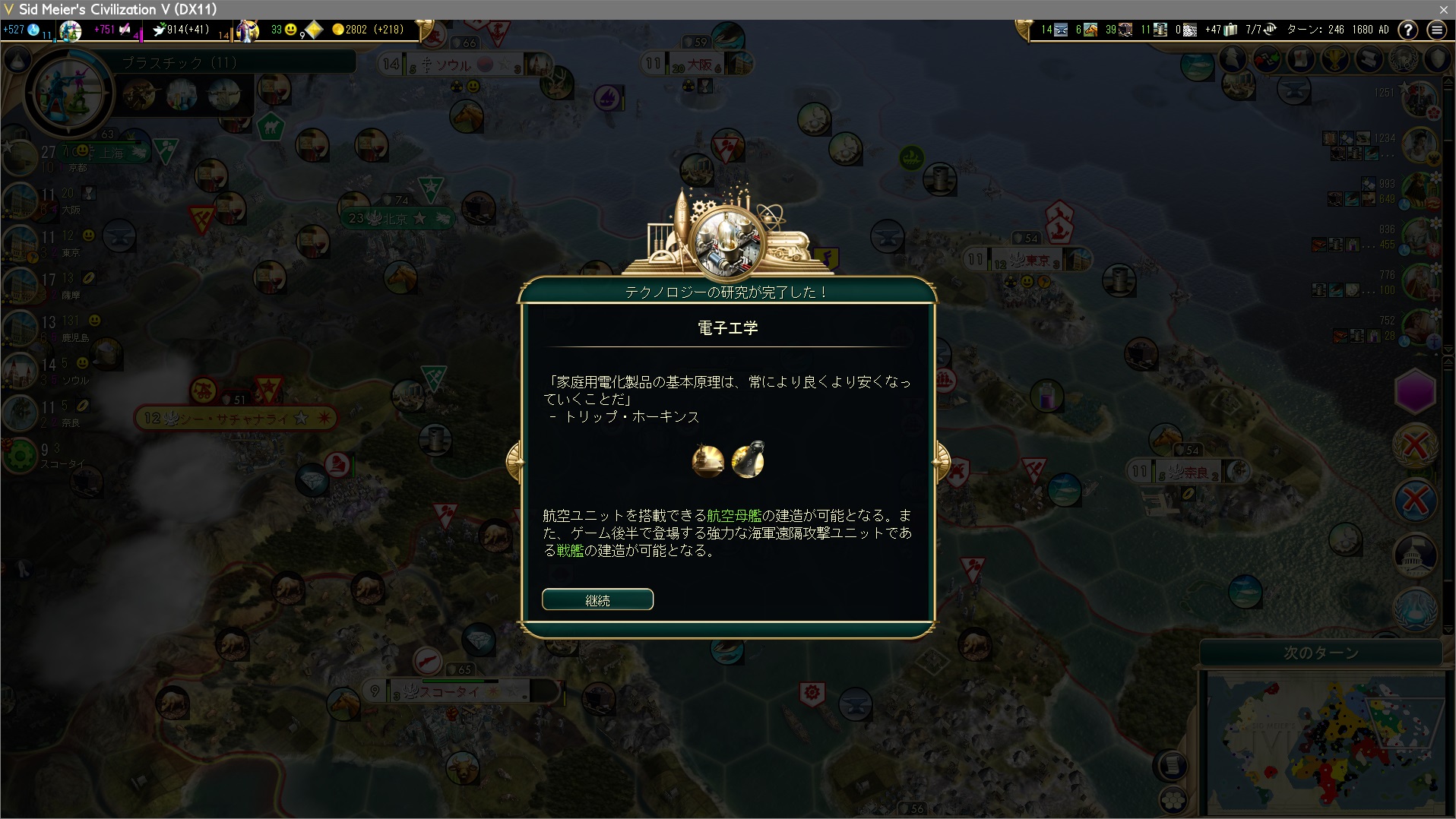Select the battleship unlock icon
The height and width of the screenshot is (819, 1456).
748,460
